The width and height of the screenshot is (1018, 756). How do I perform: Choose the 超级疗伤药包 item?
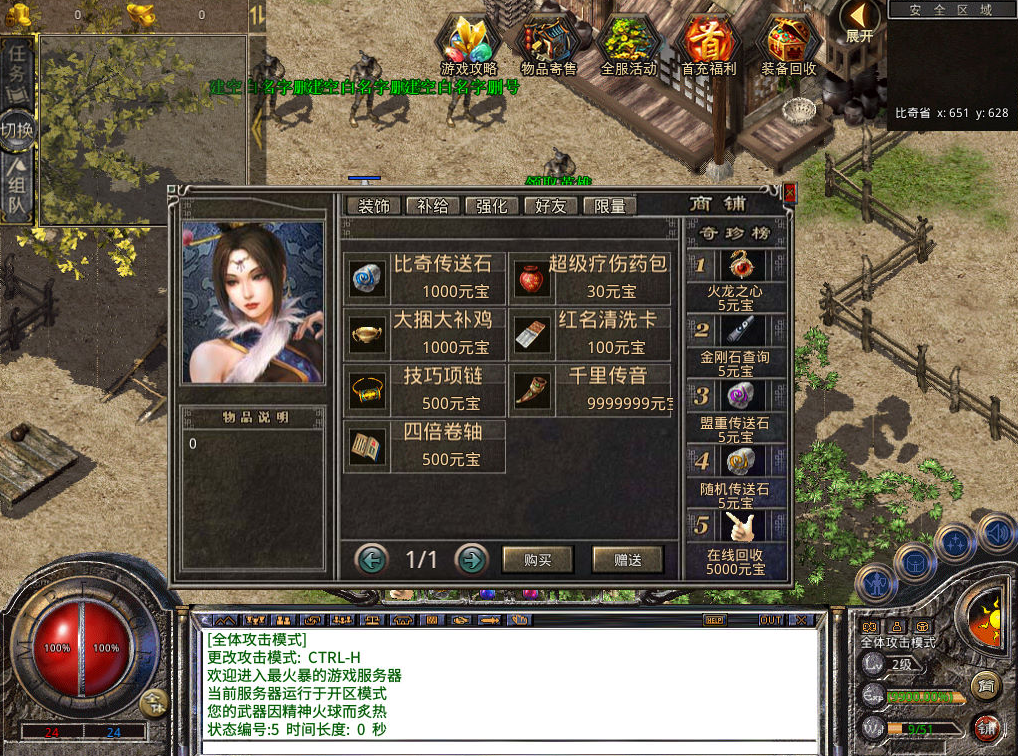point(591,278)
